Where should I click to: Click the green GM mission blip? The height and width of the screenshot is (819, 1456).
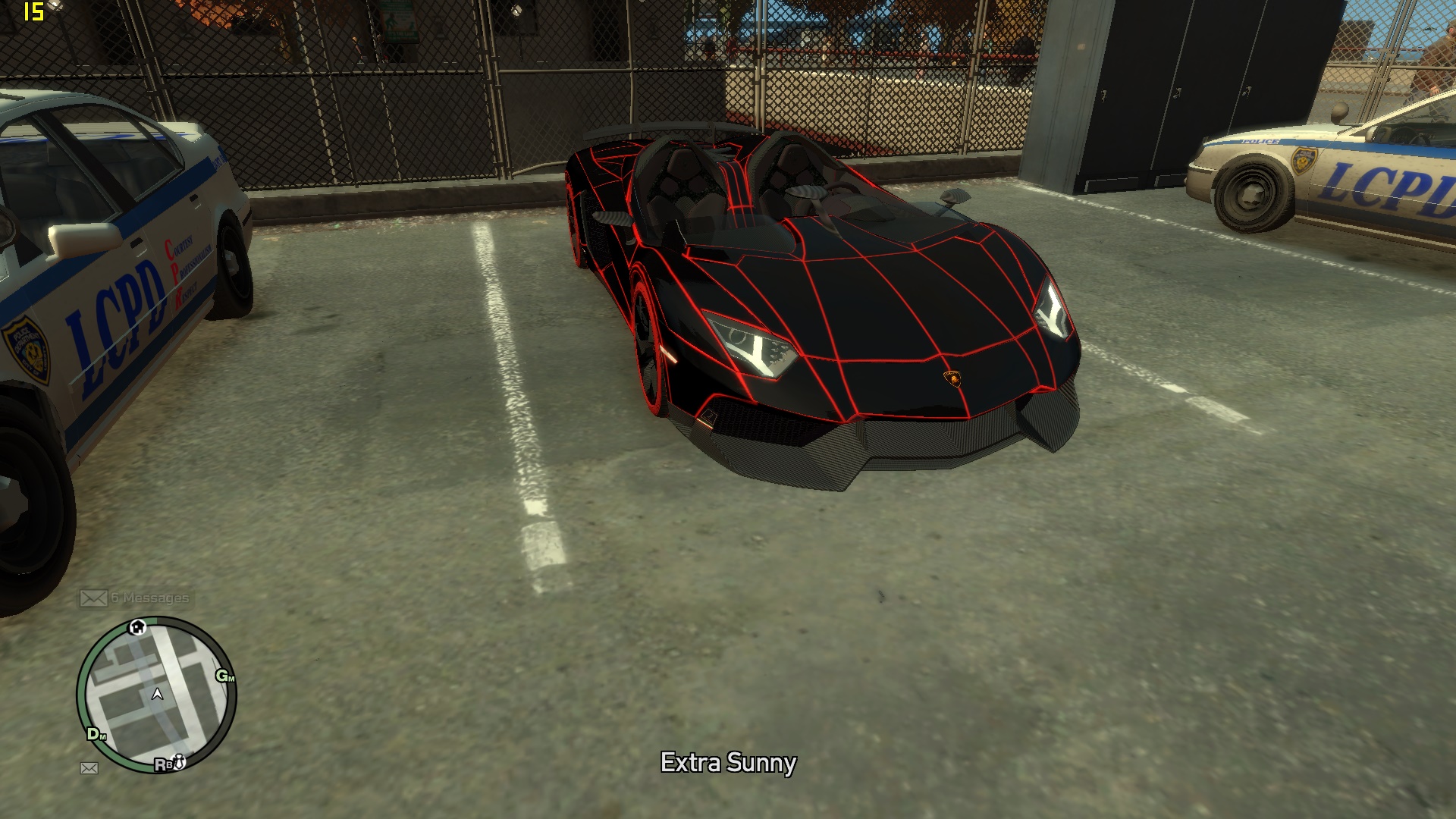click(225, 676)
